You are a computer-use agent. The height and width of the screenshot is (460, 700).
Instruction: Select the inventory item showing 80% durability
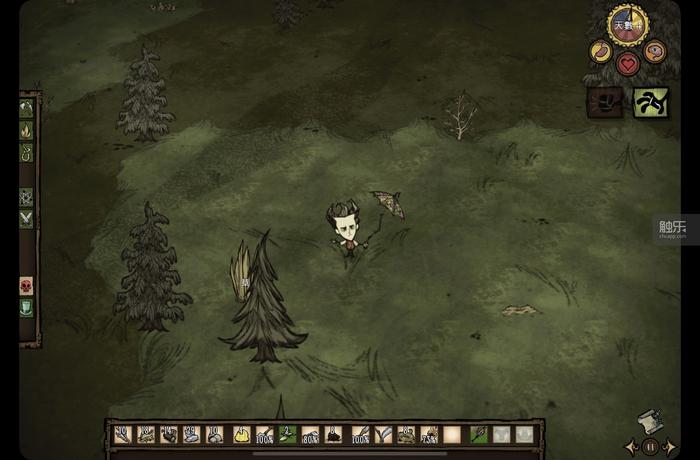pos(310,435)
